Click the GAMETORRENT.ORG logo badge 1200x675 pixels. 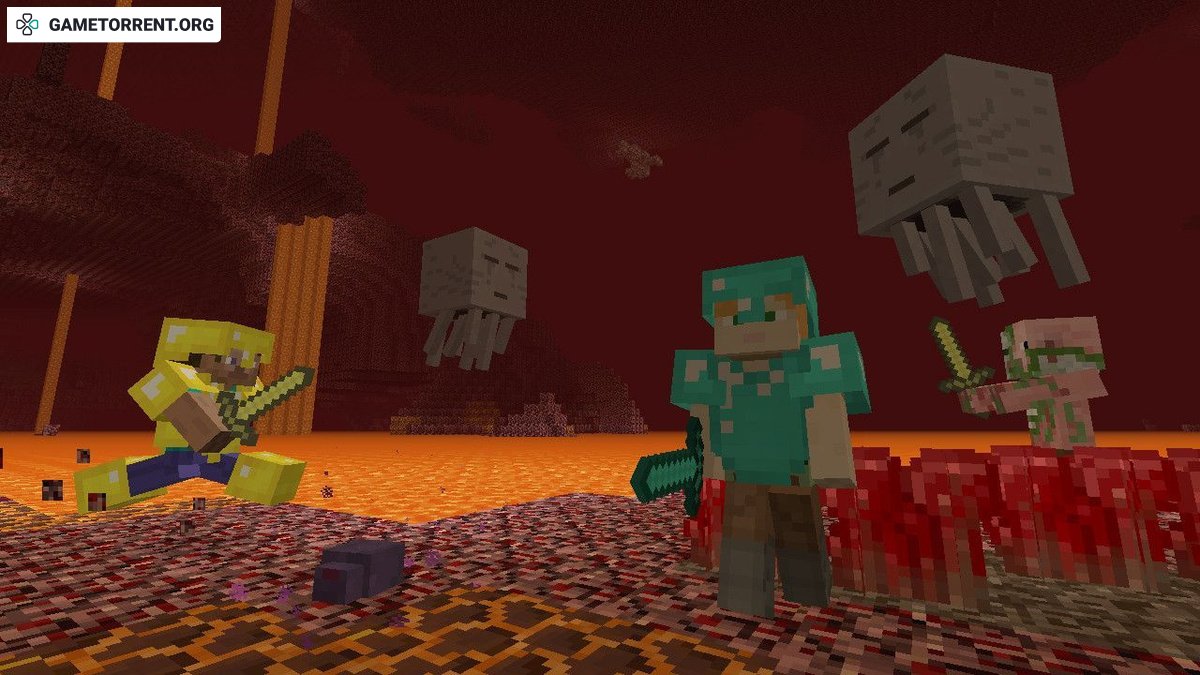(114, 25)
